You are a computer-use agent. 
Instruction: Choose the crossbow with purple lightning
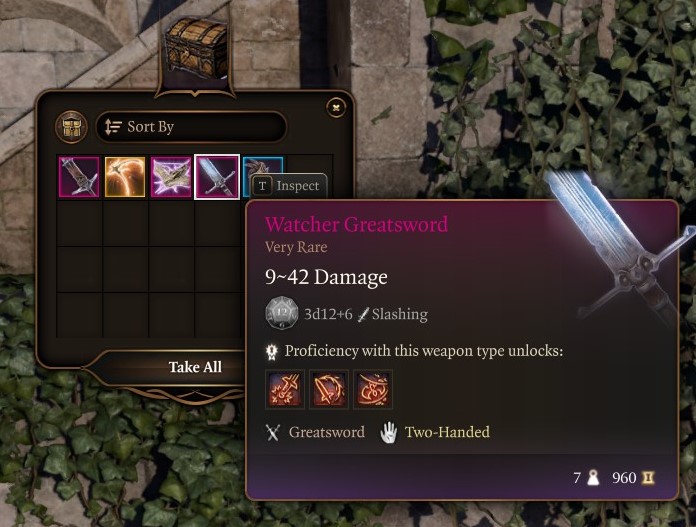(x=171, y=177)
